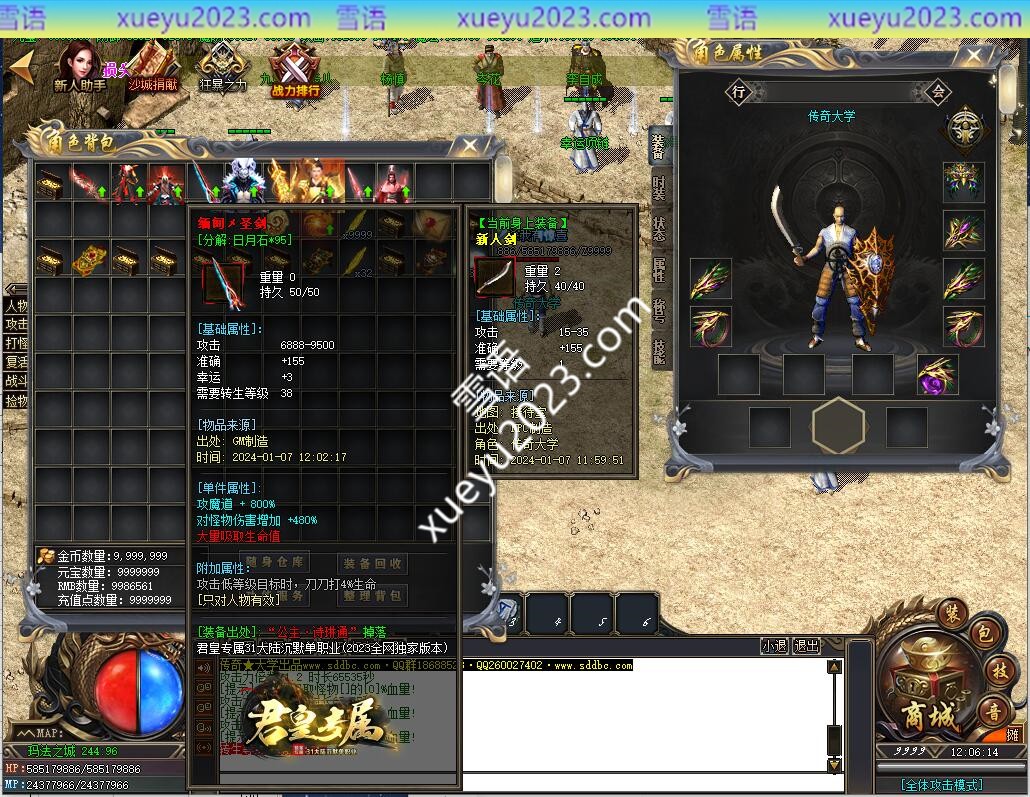
Task: Click the 装备回收 equipment recycle button
Action: coord(372,564)
